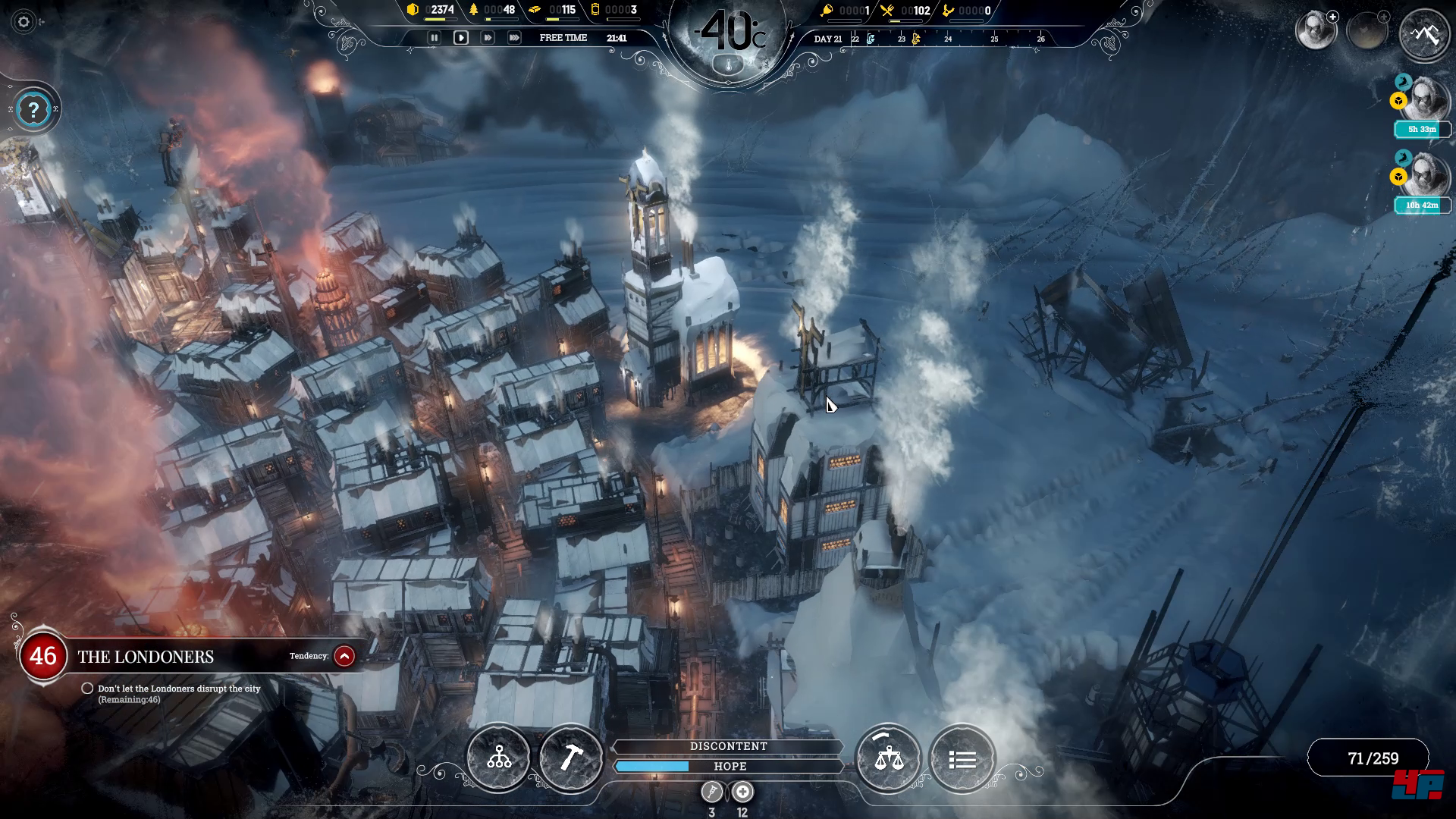The width and height of the screenshot is (1456, 819).
Task: Show the economy list panel
Action: (962, 759)
